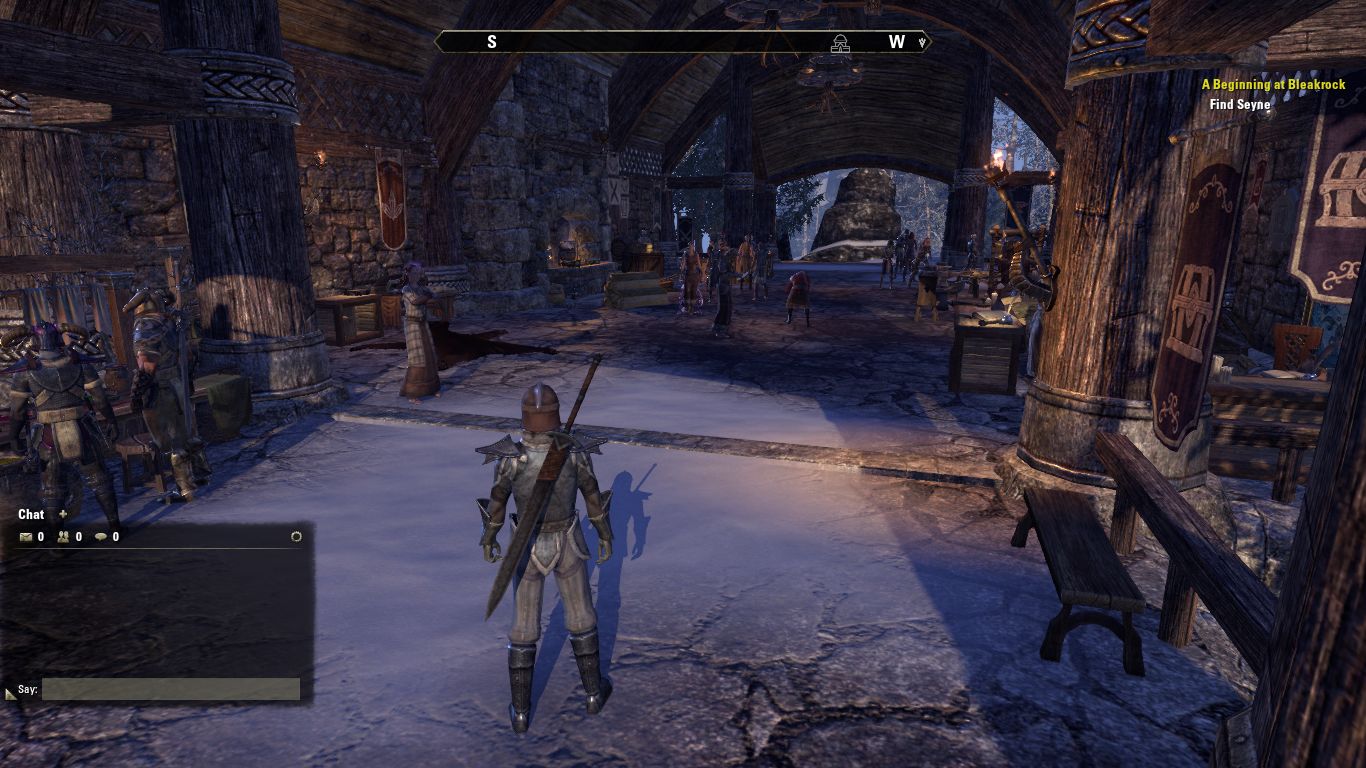Open chat options gear icon
The image size is (1366, 768).
(x=296, y=537)
